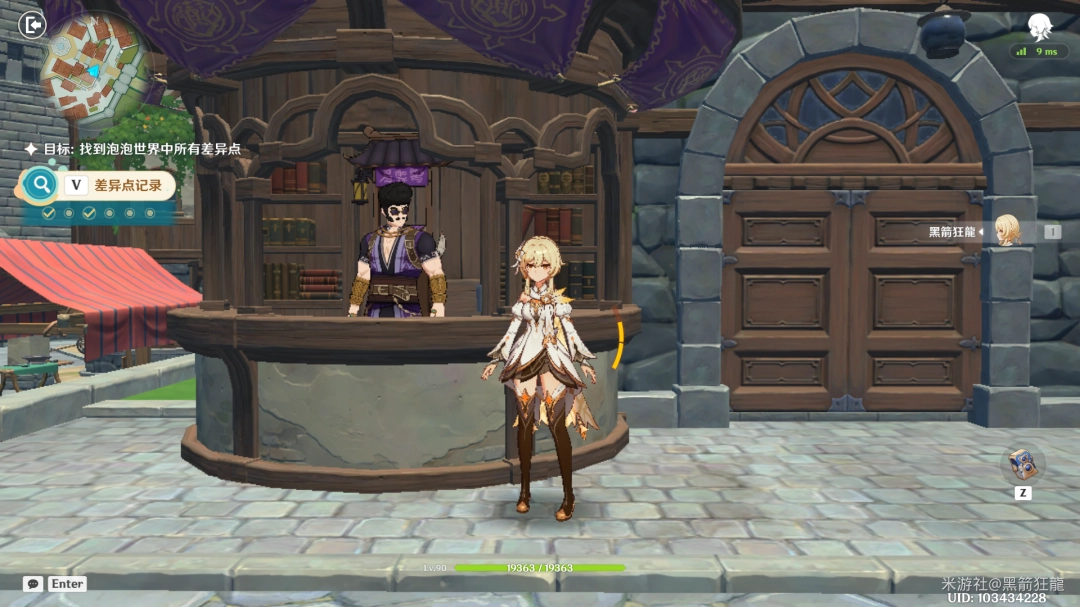Viewport: 1080px width, 607px height.
Task: Open the circular town minimap
Action: pyautogui.click(x=94, y=68)
